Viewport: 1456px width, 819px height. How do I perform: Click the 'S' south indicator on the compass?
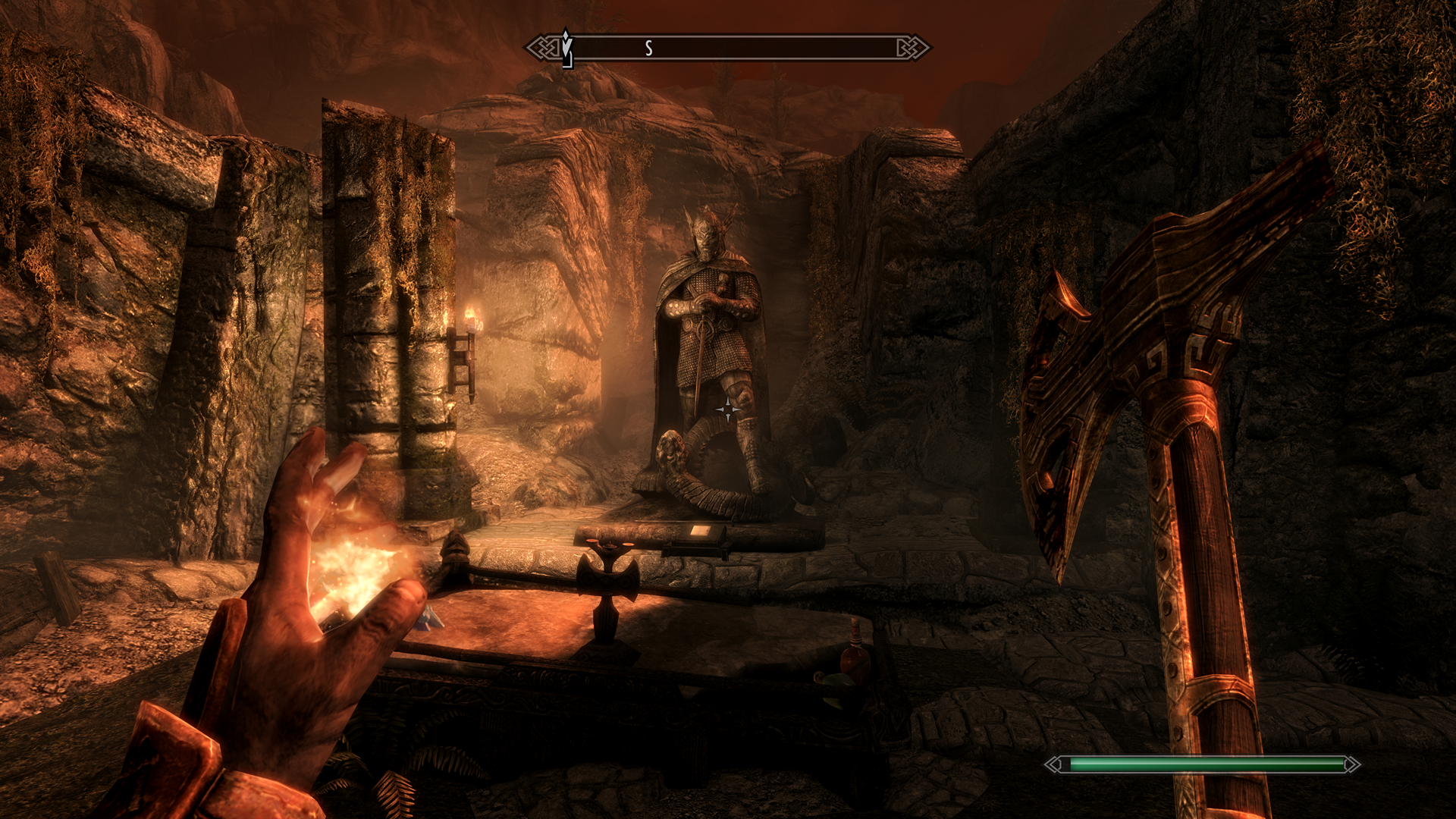pyautogui.click(x=648, y=47)
